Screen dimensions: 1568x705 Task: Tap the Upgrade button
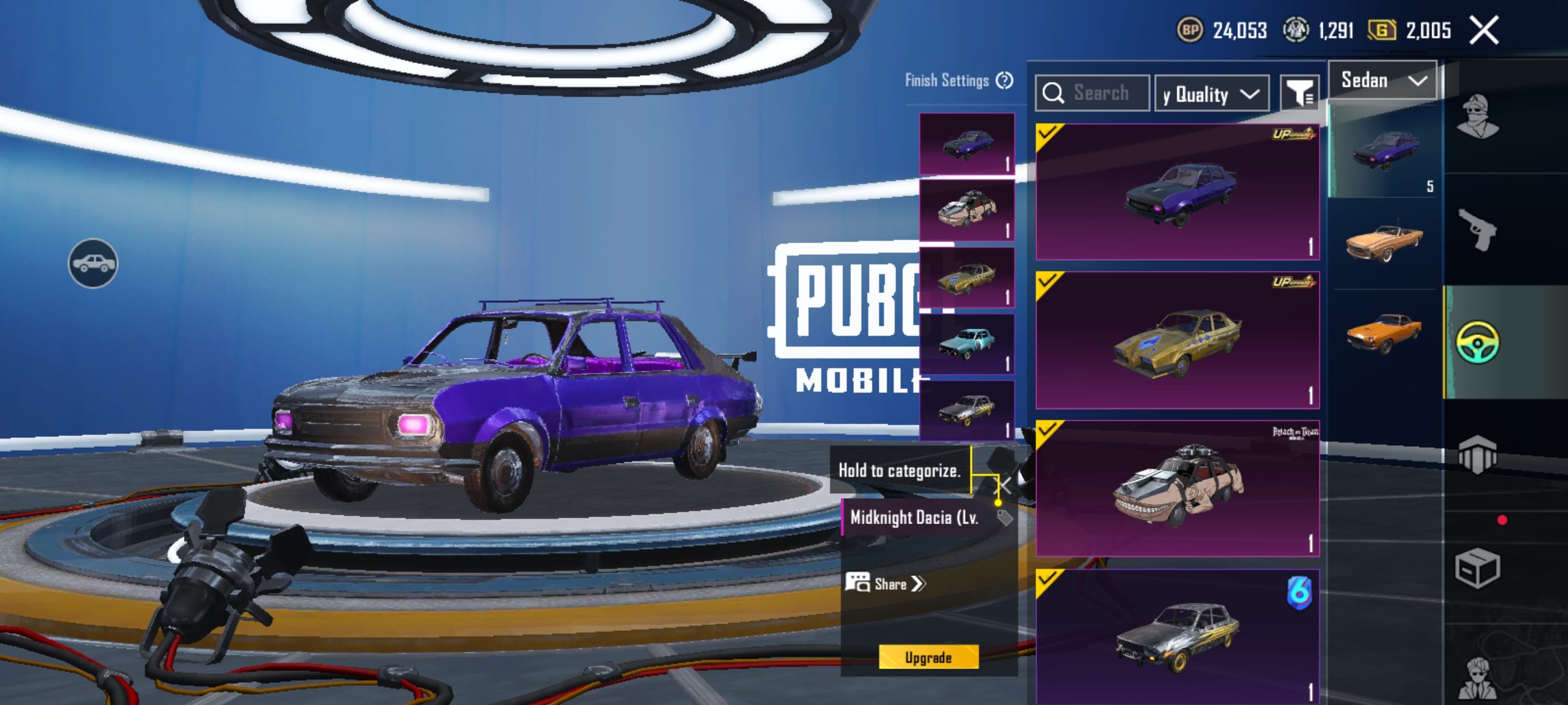[x=929, y=657]
